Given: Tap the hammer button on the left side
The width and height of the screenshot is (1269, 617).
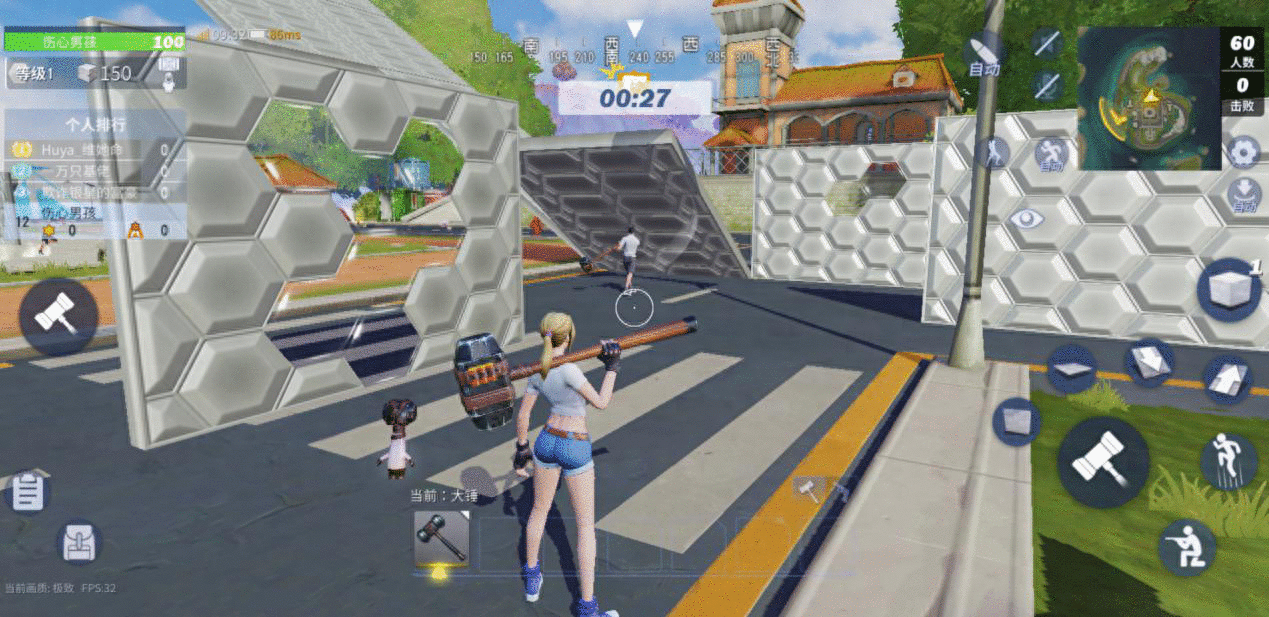Looking at the screenshot, I should tap(57, 317).
